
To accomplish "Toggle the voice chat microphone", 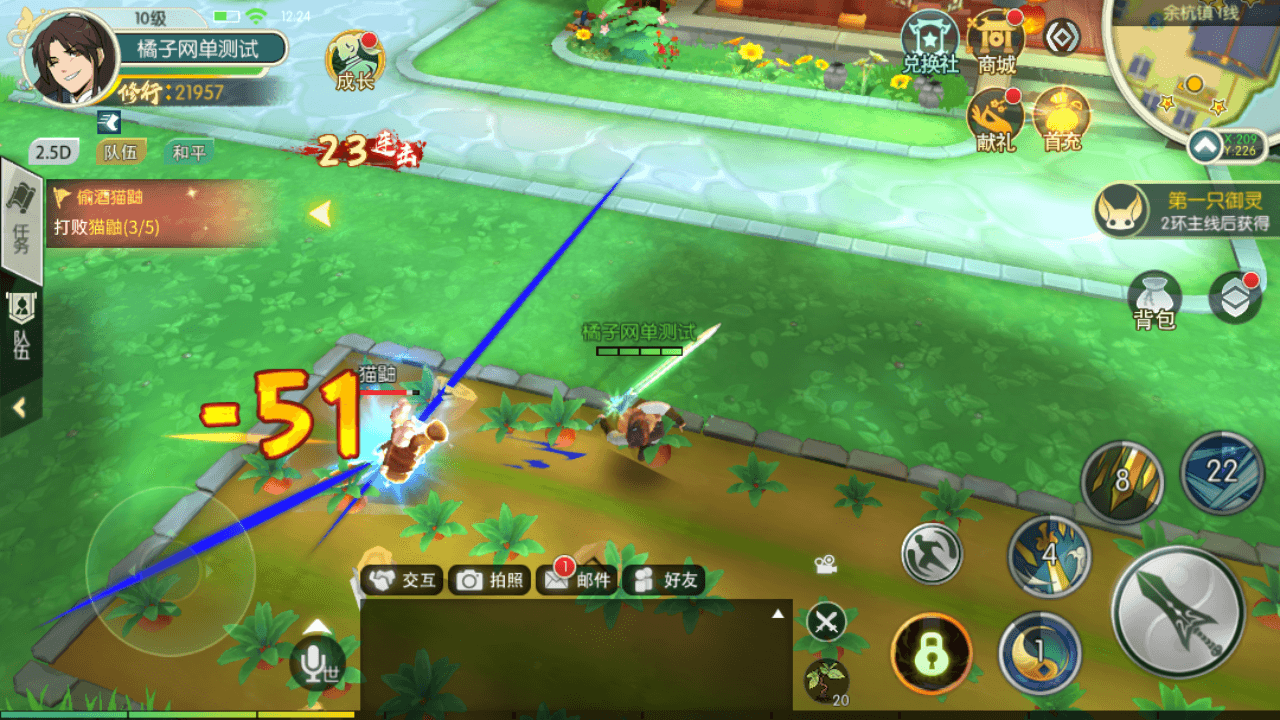I will [x=318, y=664].
